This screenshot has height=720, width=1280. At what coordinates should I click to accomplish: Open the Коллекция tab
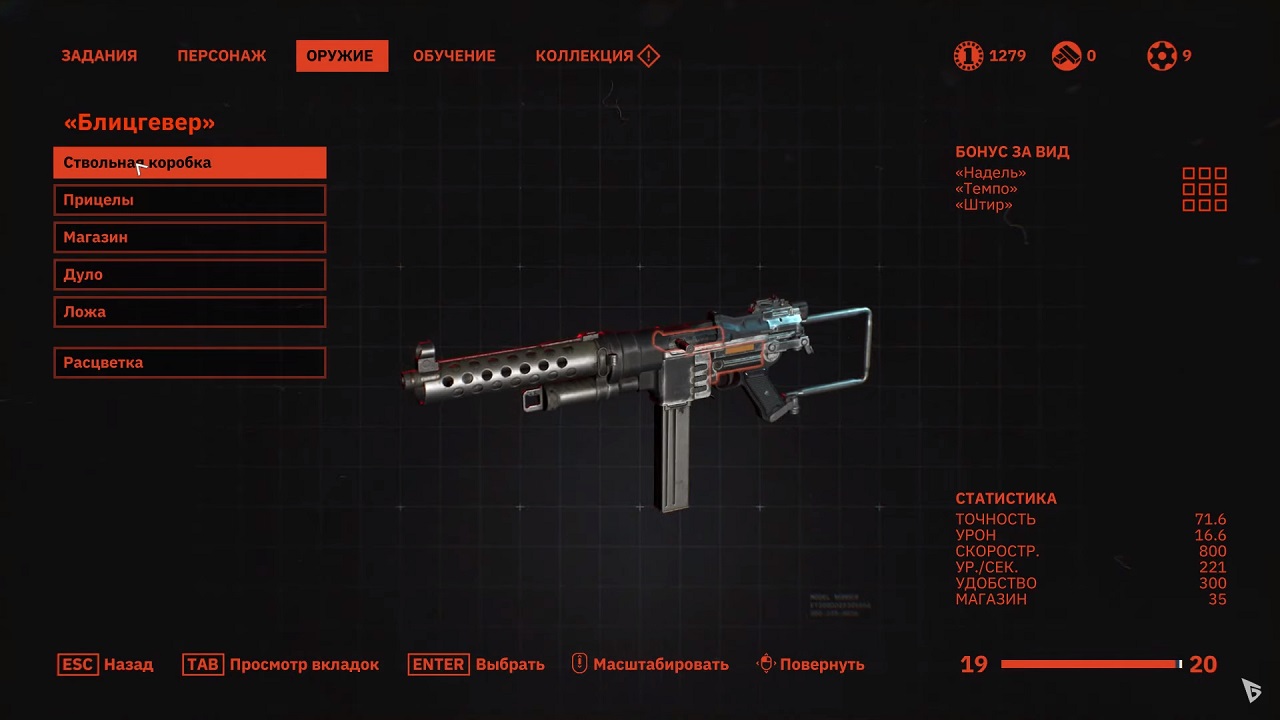tap(596, 56)
